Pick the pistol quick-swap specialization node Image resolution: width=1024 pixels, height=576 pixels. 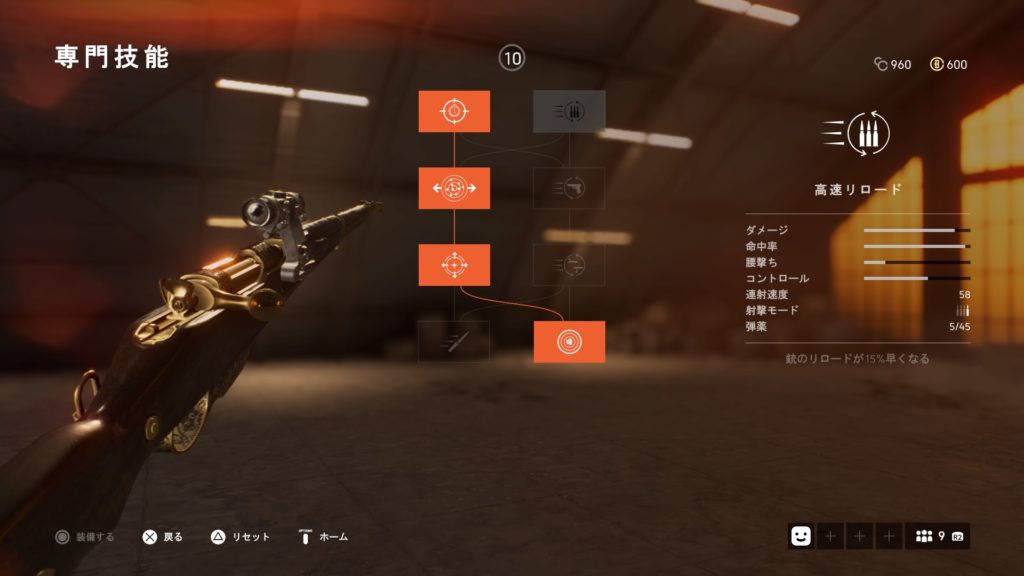click(x=569, y=188)
